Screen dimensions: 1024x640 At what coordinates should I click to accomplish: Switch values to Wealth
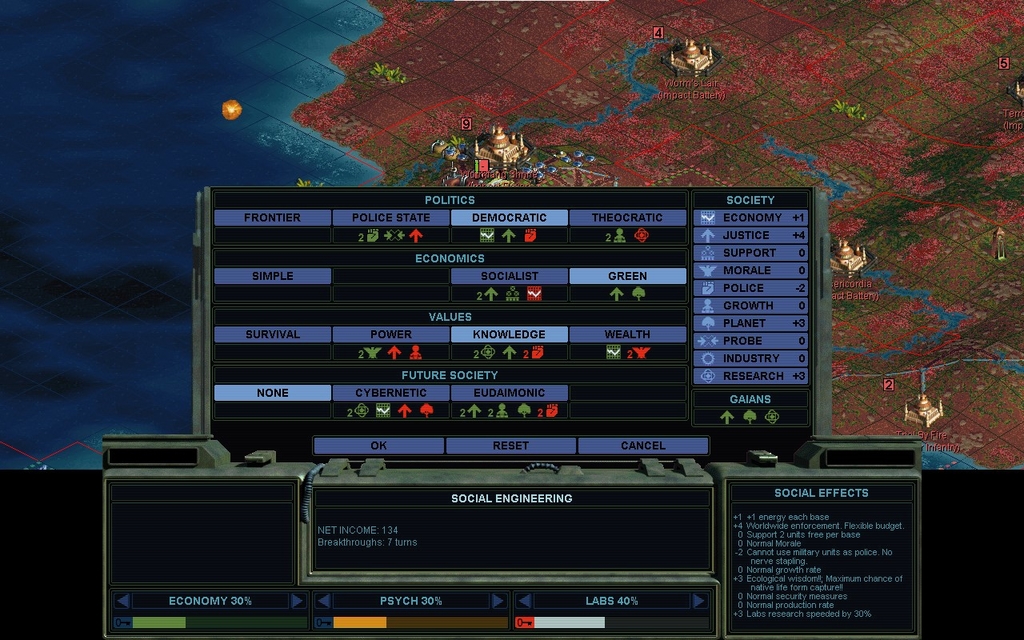pos(627,335)
